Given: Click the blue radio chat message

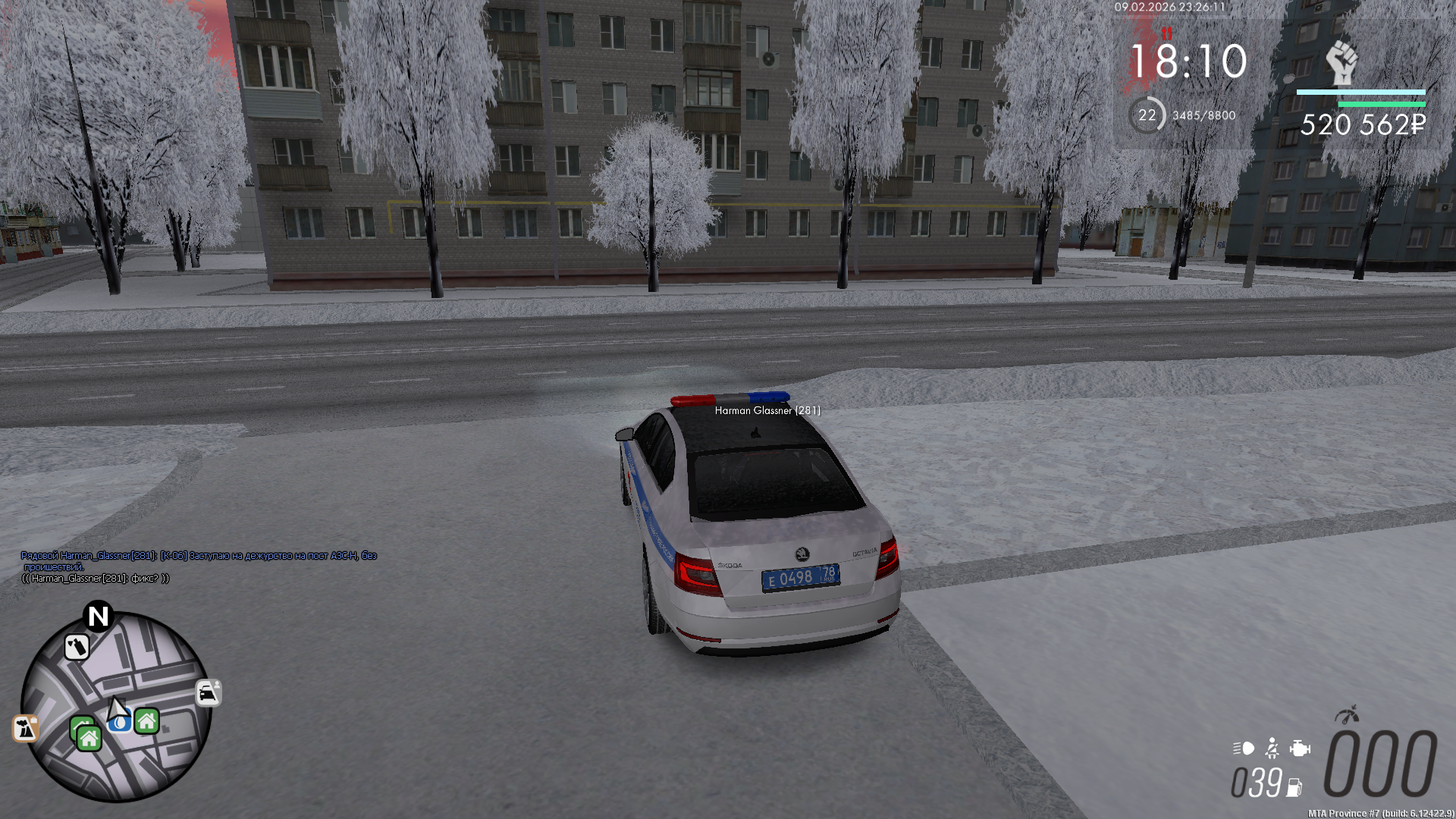Looking at the screenshot, I should tap(199, 560).
